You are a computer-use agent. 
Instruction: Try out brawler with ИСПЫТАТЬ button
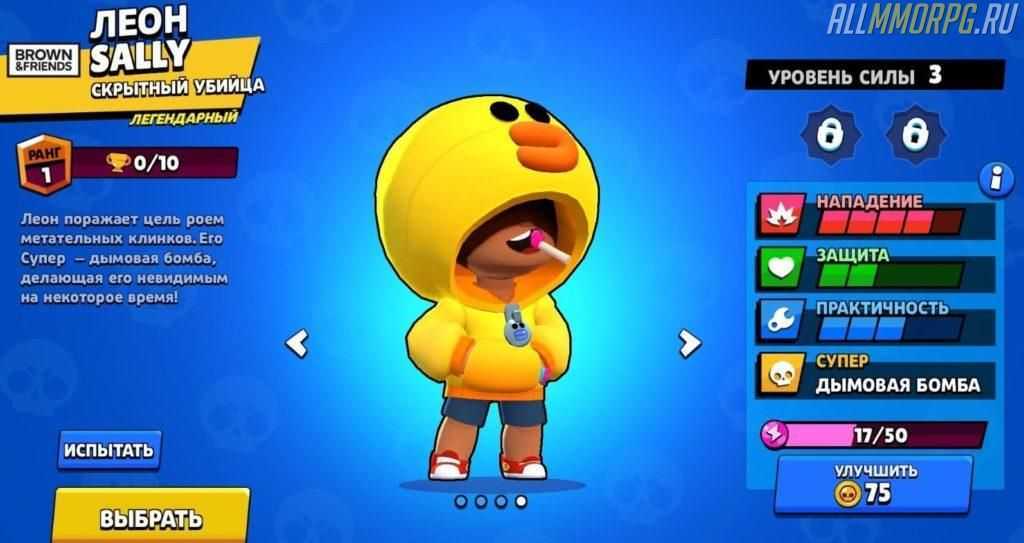click(109, 450)
